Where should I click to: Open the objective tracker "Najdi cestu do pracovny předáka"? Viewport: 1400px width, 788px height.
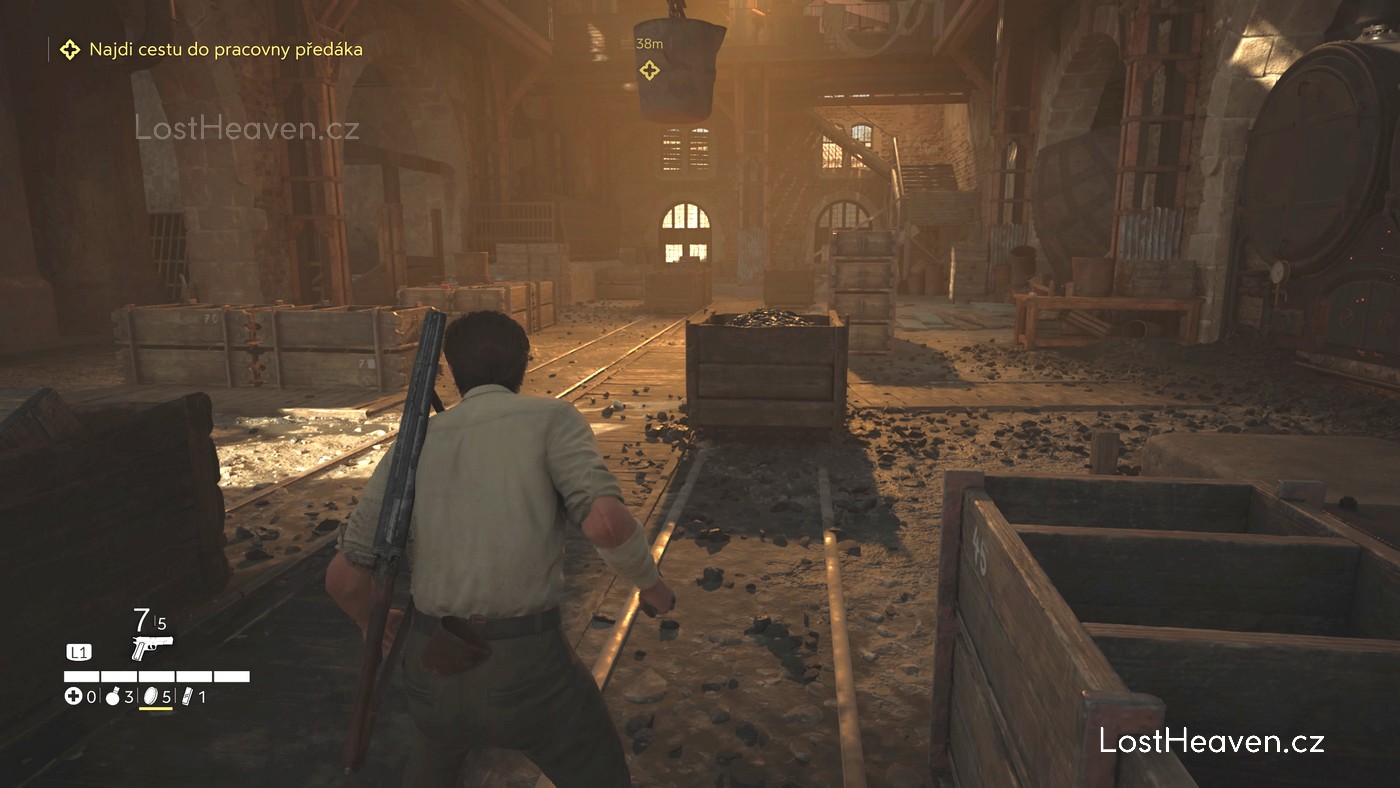click(225, 49)
